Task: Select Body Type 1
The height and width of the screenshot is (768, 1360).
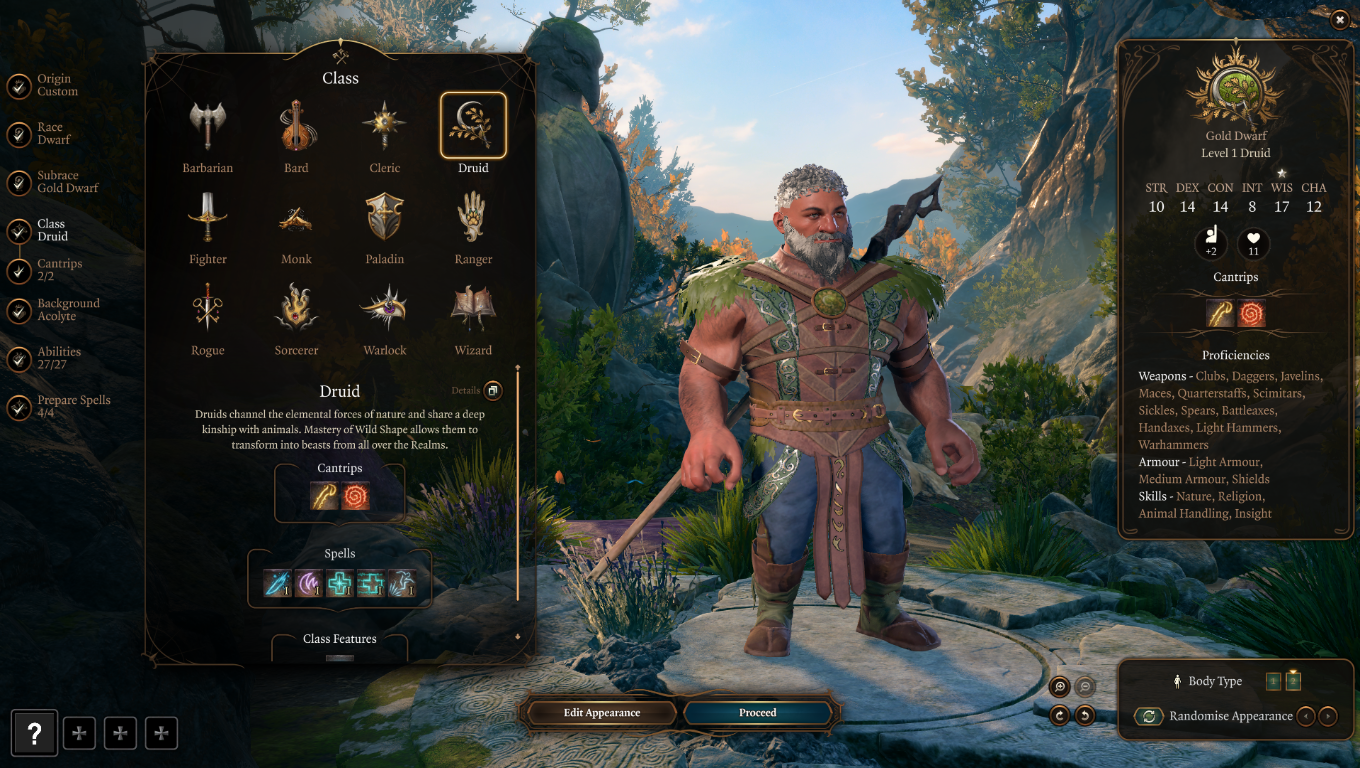Action: click(x=1272, y=681)
